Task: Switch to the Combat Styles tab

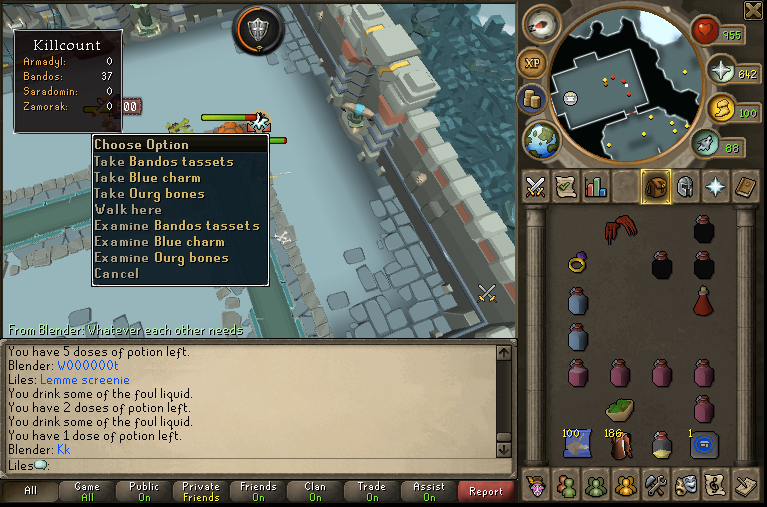Action: [536, 186]
